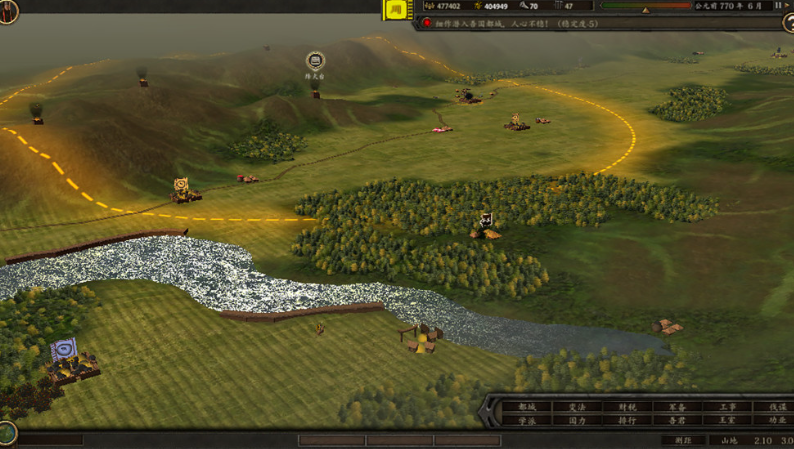
Task: Open the 财税 finance and tax panel
Action: click(x=627, y=407)
